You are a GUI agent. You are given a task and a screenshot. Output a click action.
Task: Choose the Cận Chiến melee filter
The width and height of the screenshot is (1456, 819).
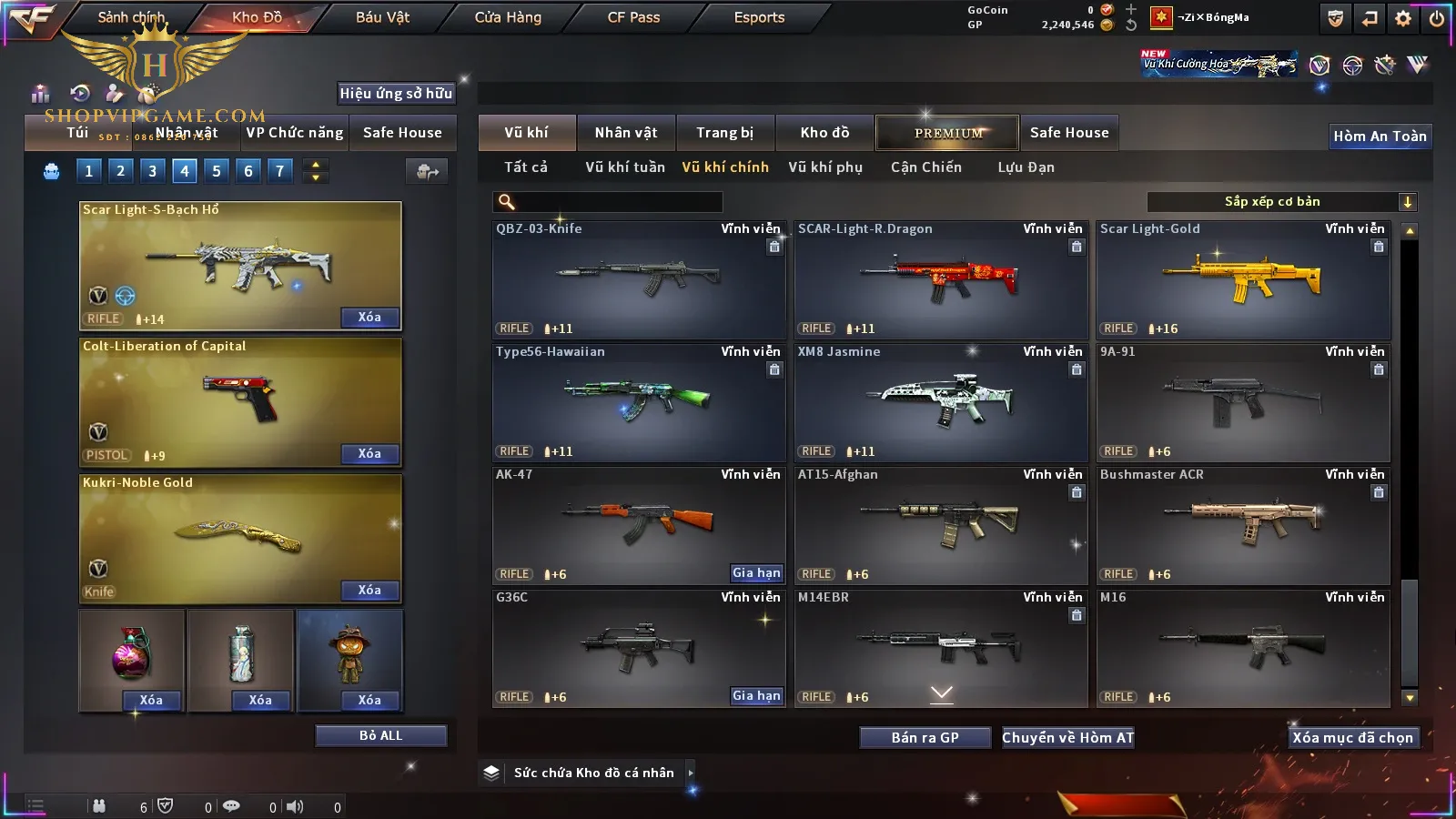pyautogui.click(x=925, y=167)
